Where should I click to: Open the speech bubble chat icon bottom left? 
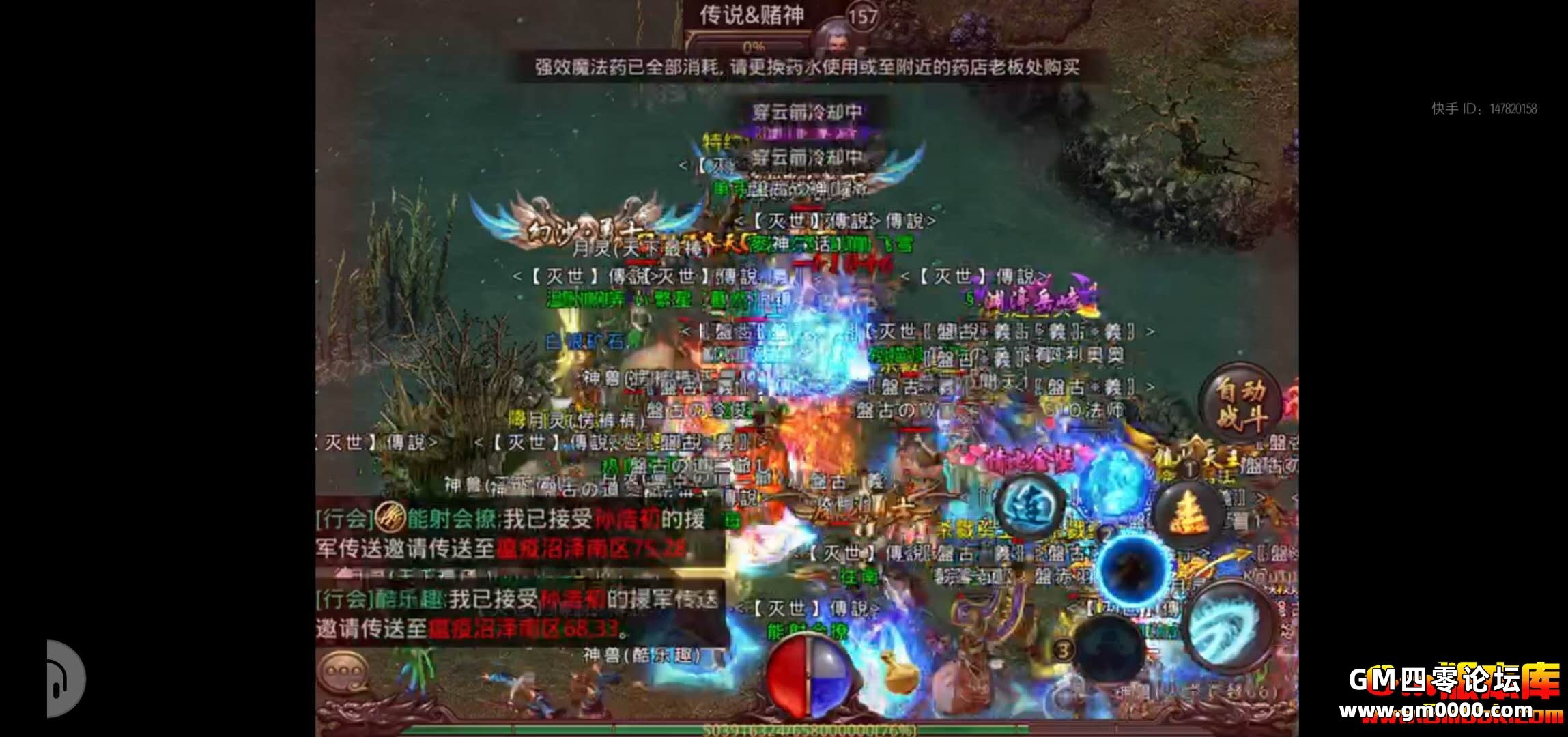[345, 672]
